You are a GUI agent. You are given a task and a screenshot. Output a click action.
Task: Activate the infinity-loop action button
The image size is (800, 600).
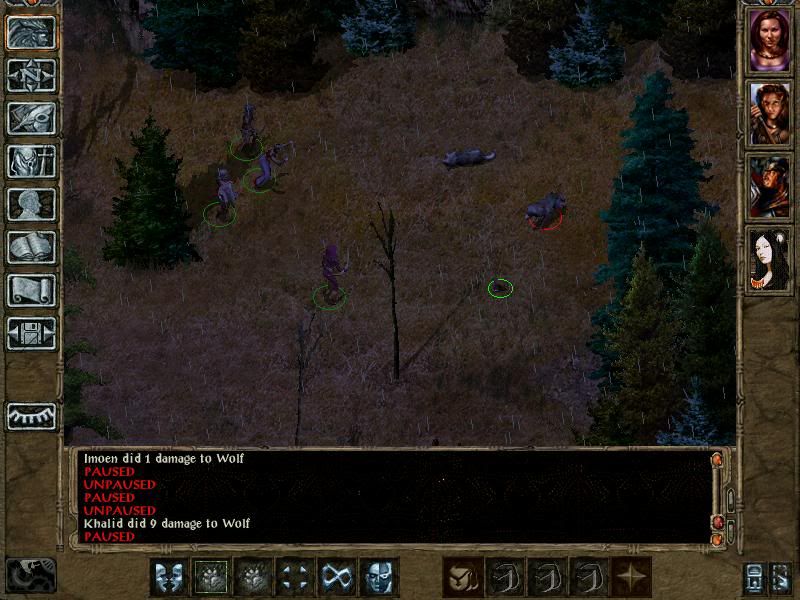[x=337, y=577]
